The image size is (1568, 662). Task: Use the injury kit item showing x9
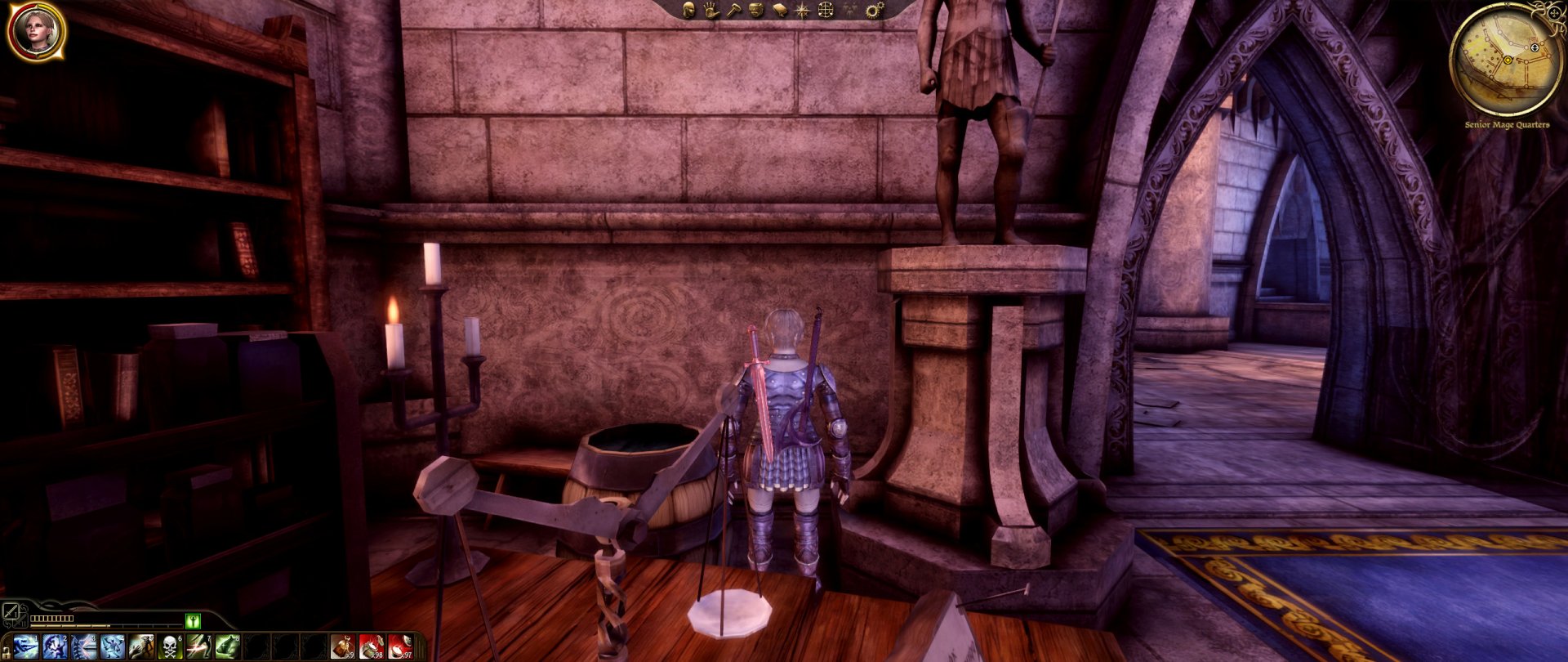pos(345,647)
